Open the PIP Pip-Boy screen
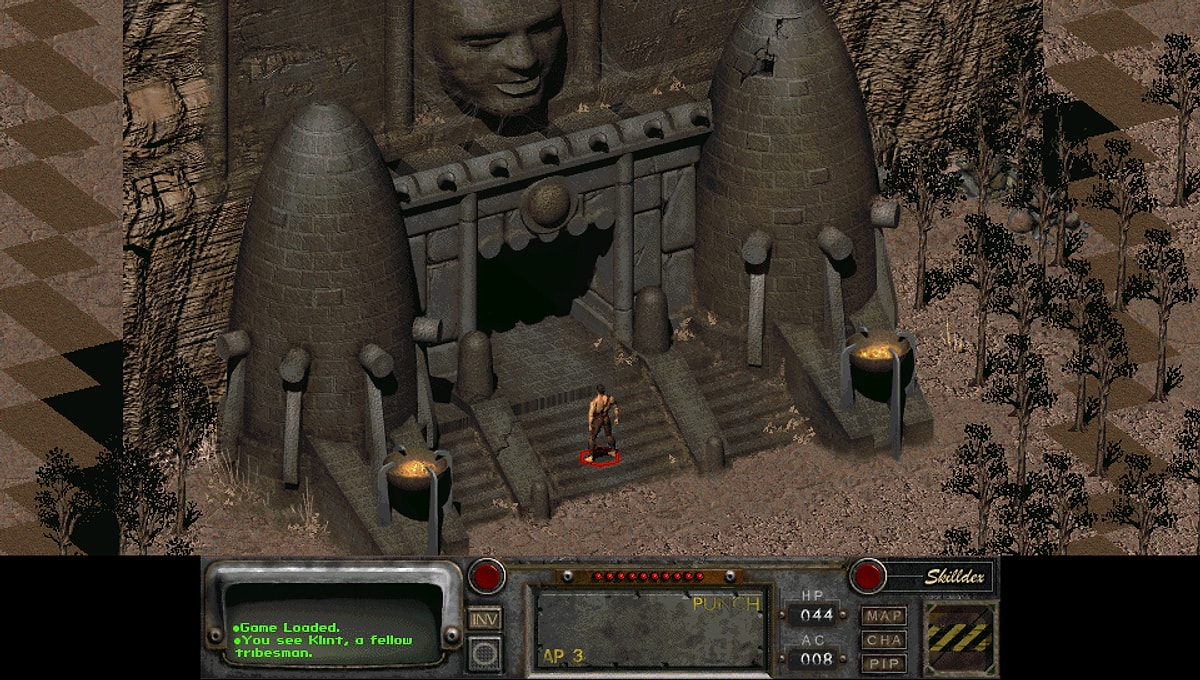 pos(884,663)
